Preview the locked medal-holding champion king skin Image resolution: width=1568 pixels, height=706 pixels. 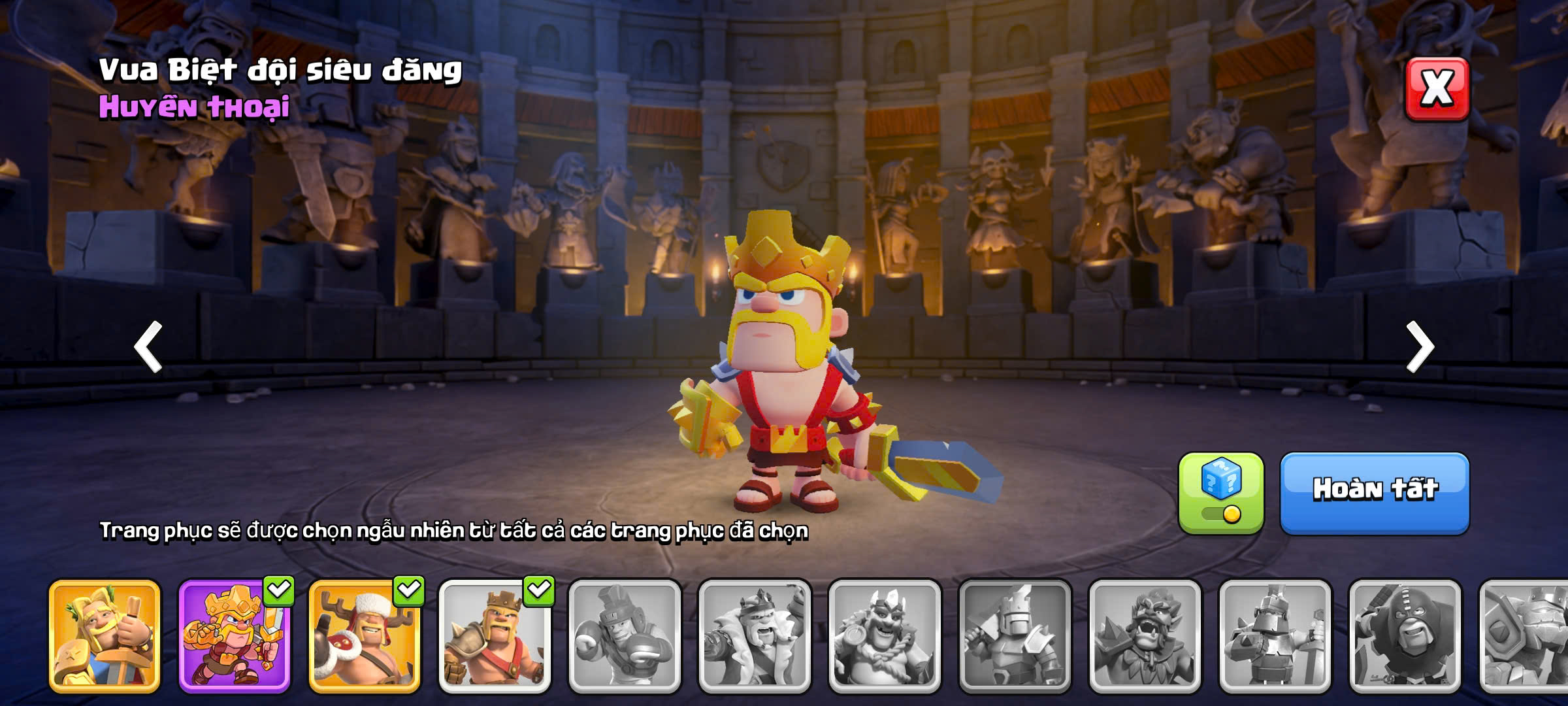[885, 636]
